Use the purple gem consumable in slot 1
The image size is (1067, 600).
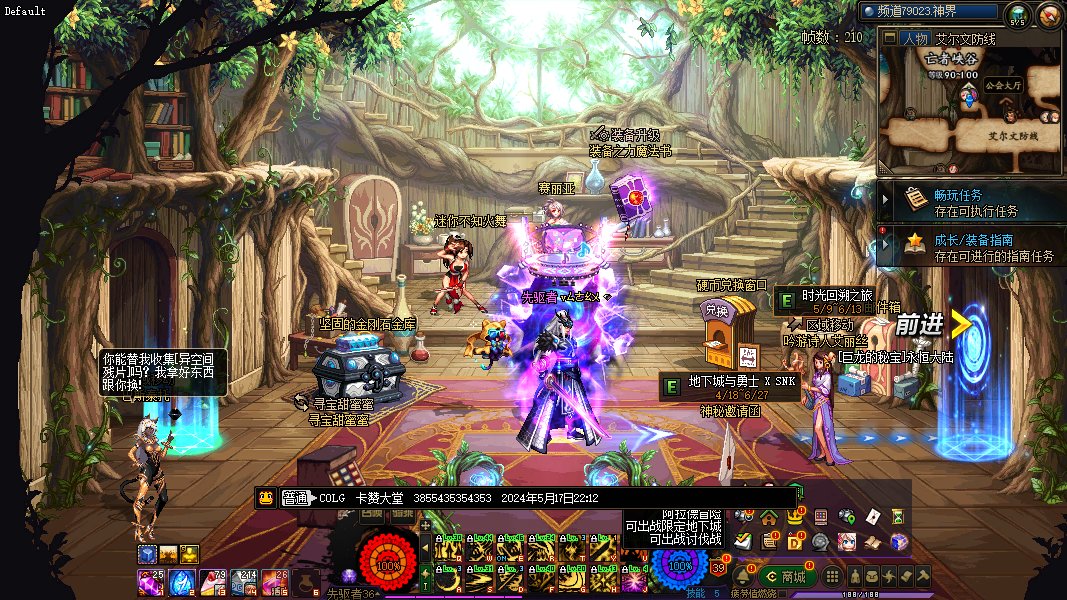pos(151,581)
